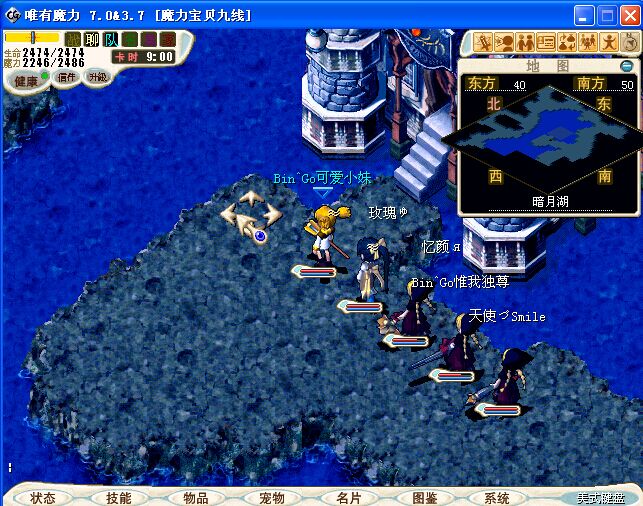Open the 物品 items menu
The width and height of the screenshot is (643, 506).
tap(196, 497)
